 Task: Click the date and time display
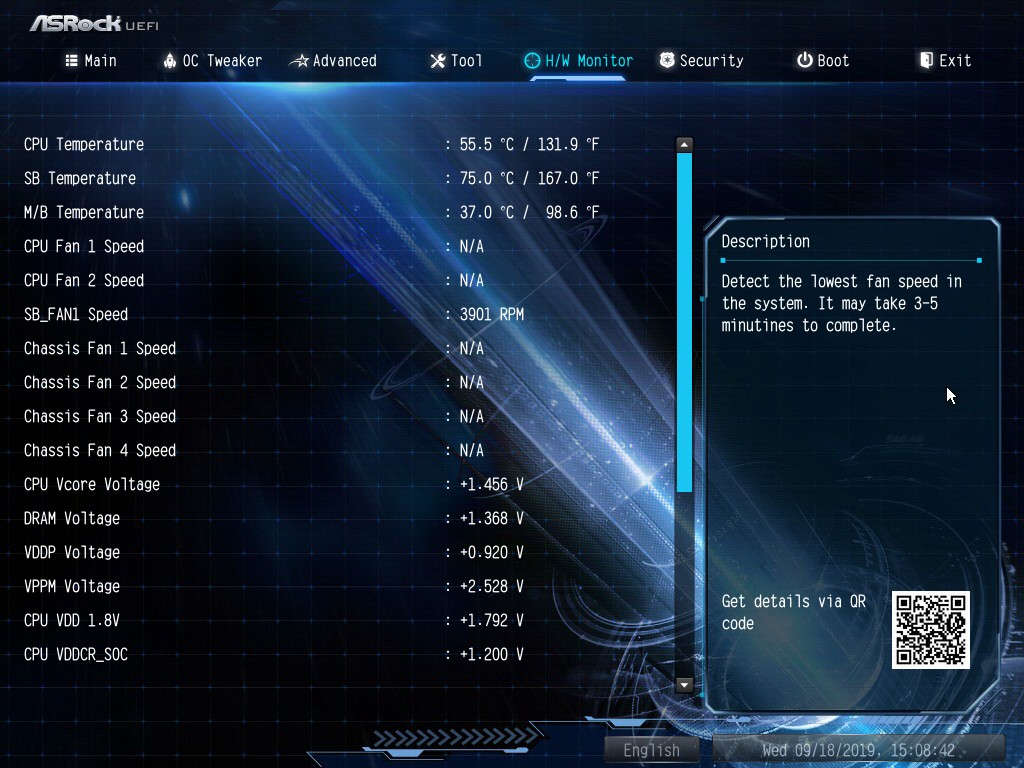coord(858,750)
